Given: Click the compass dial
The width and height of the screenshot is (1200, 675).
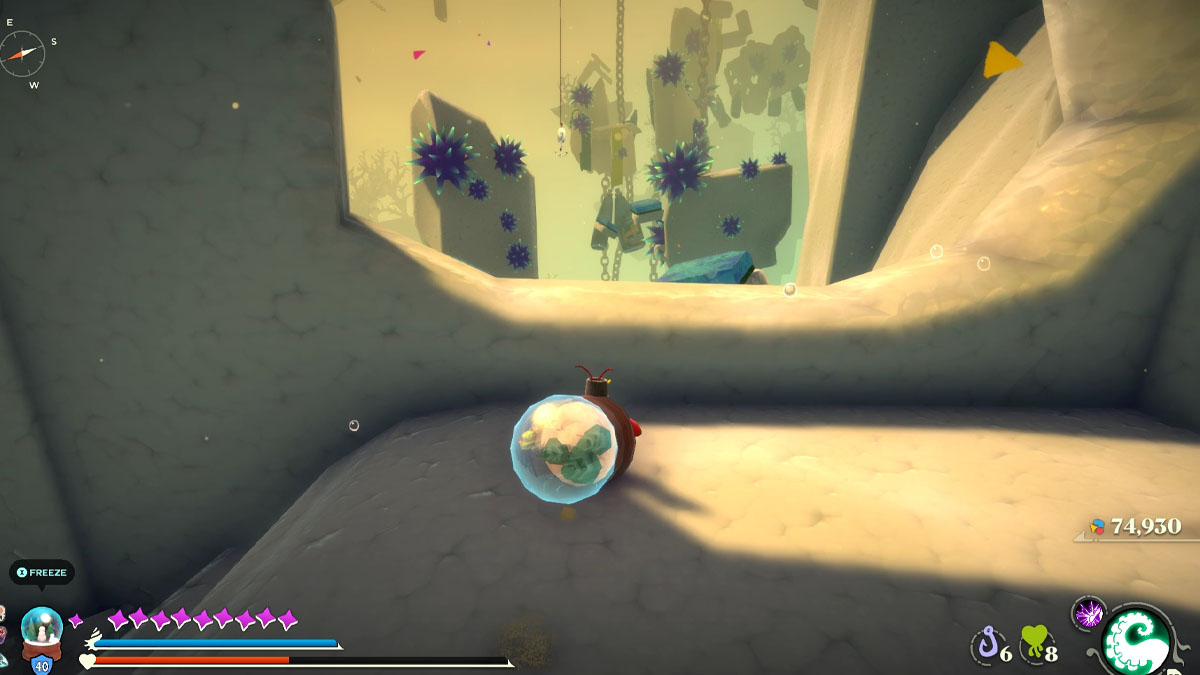Looking at the screenshot, I should point(22,53).
